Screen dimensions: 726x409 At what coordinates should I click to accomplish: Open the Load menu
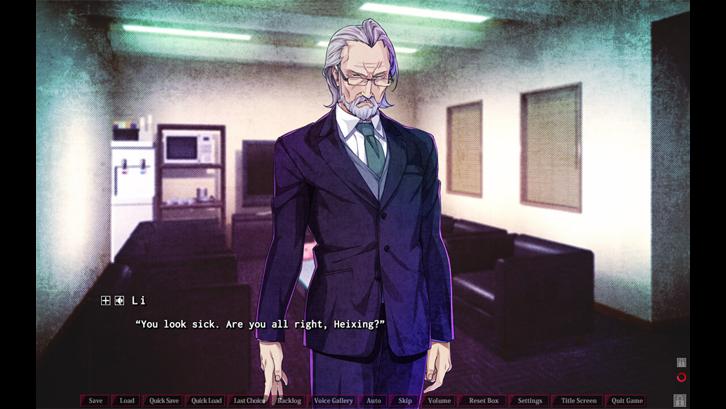click(127, 401)
